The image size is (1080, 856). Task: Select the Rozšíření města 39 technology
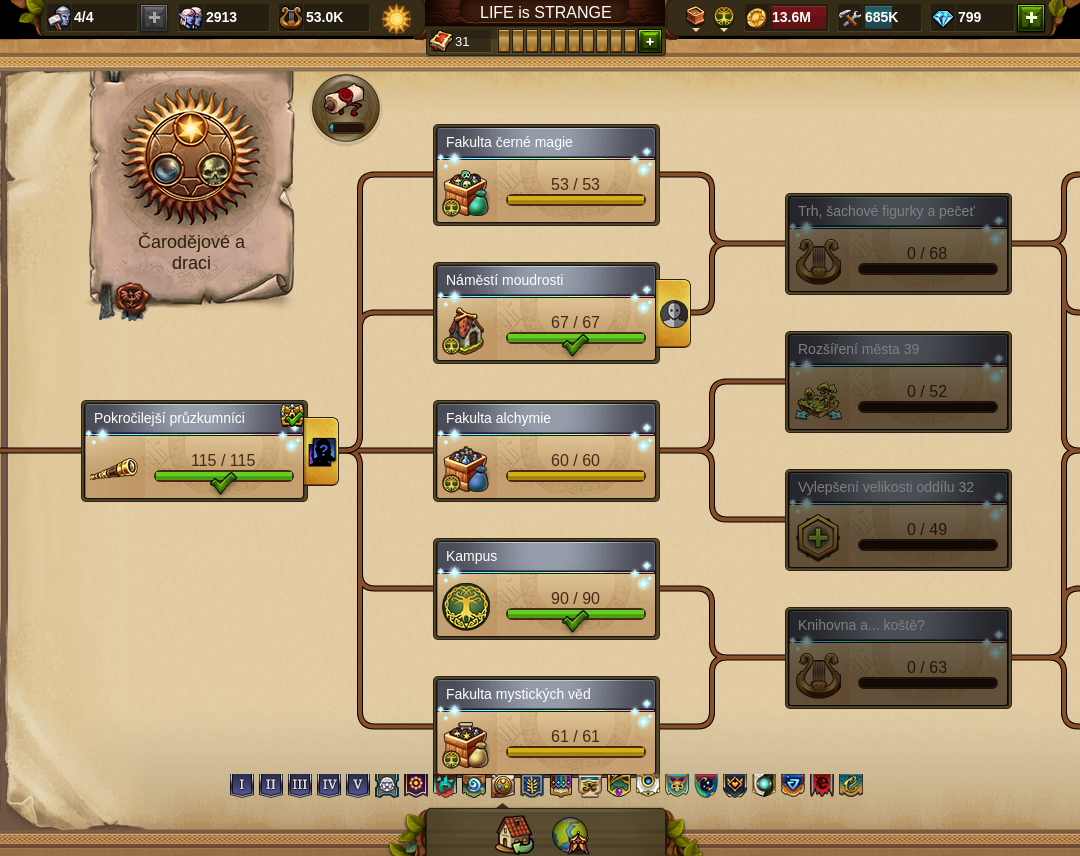point(898,382)
